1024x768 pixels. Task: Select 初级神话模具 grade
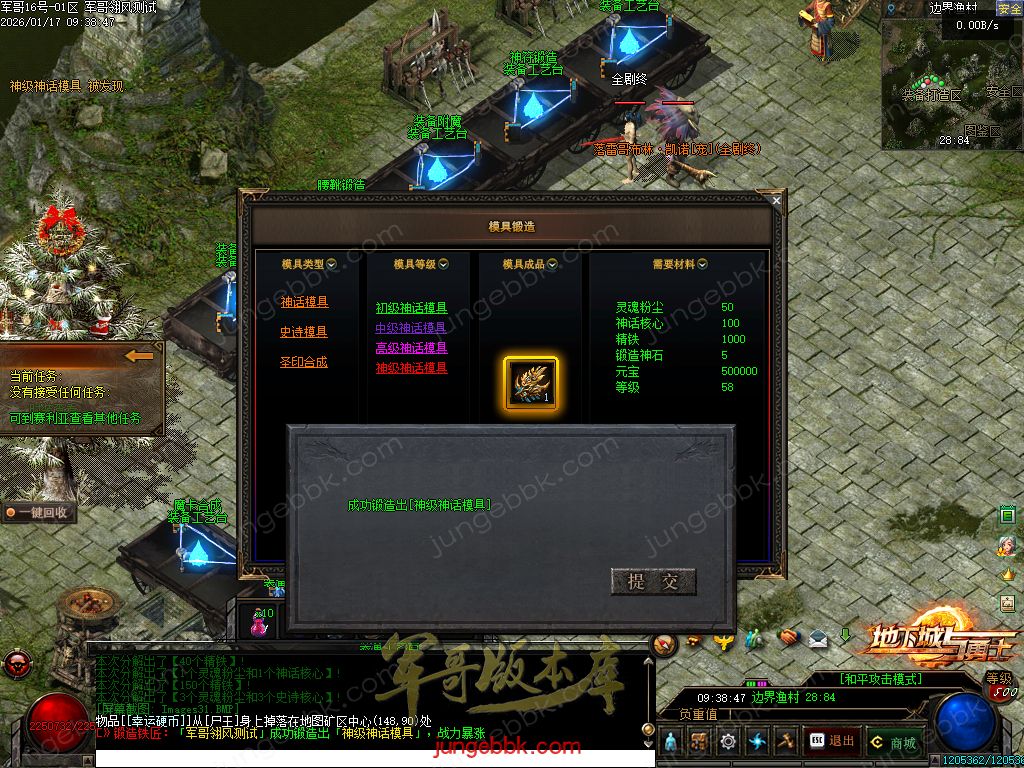(411, 308)
